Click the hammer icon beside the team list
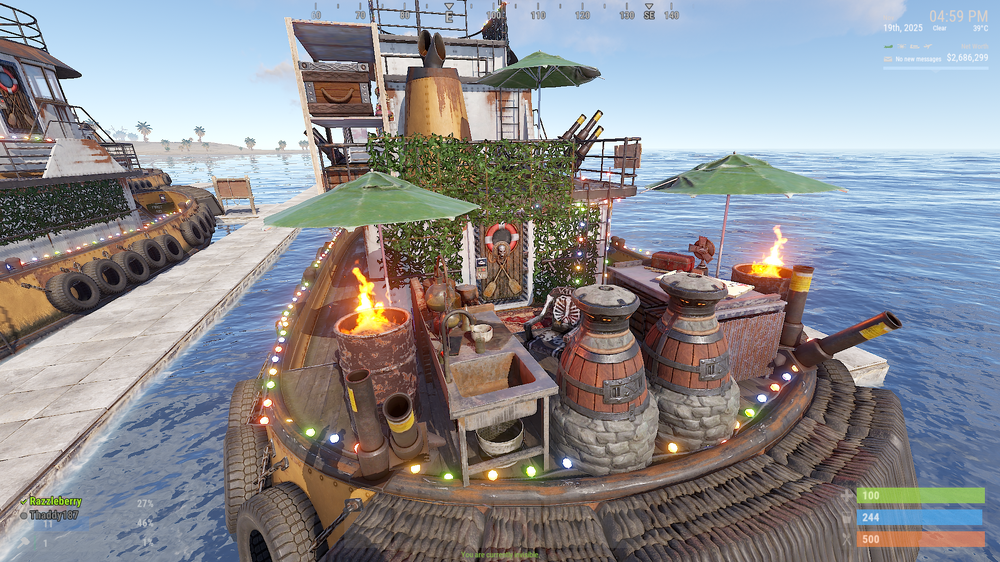This screenshot has height=562, width=1000. [24, 543]
